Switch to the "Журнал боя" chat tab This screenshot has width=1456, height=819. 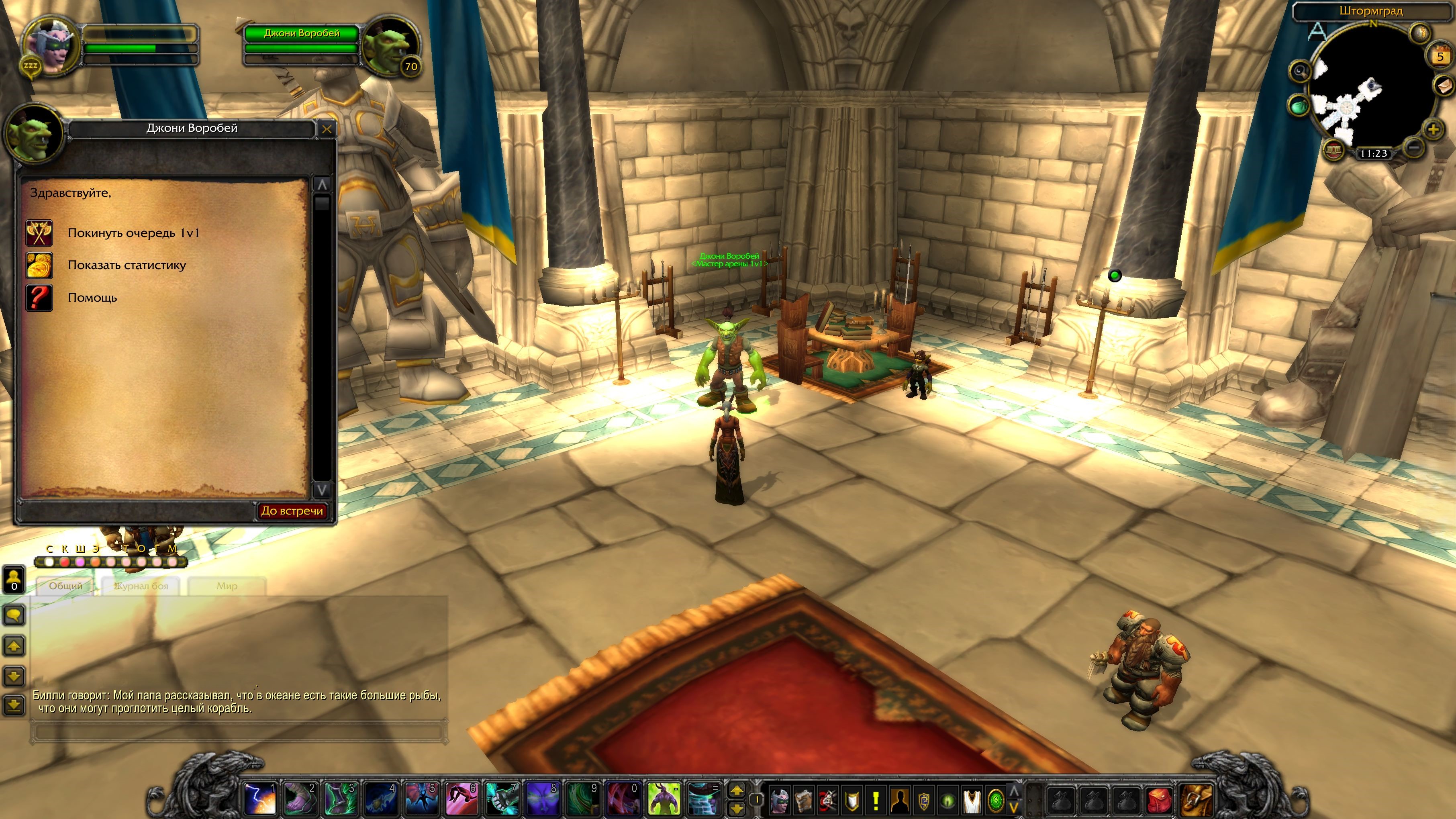141,586
